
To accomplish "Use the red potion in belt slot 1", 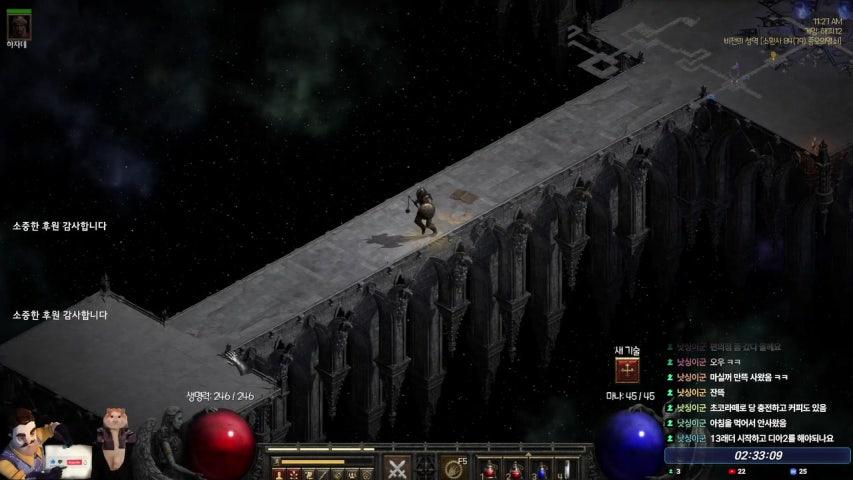I will [x=490, y=469].
